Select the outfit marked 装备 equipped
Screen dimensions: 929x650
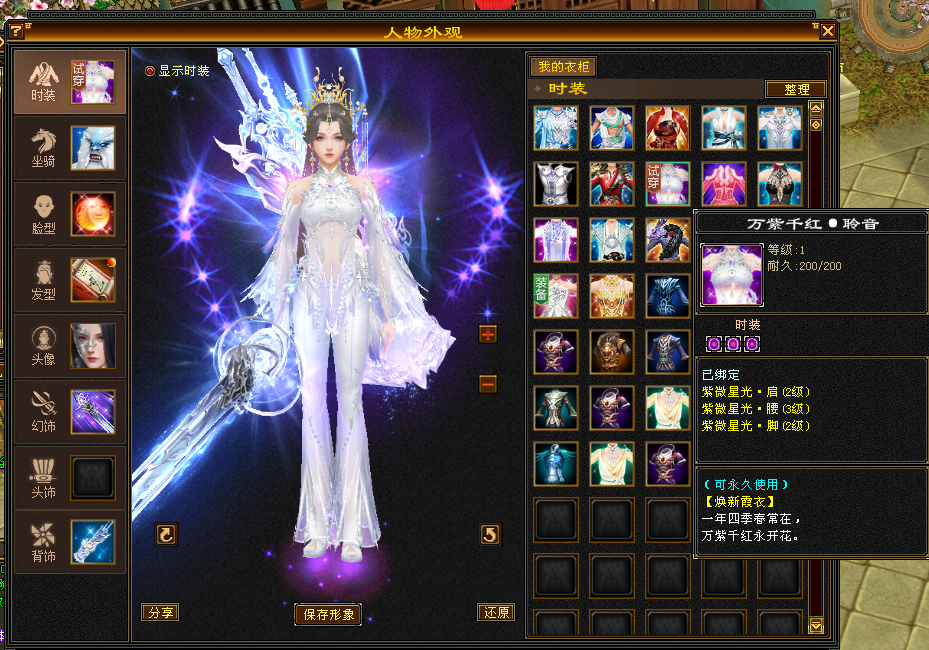[x=556, y=295]
